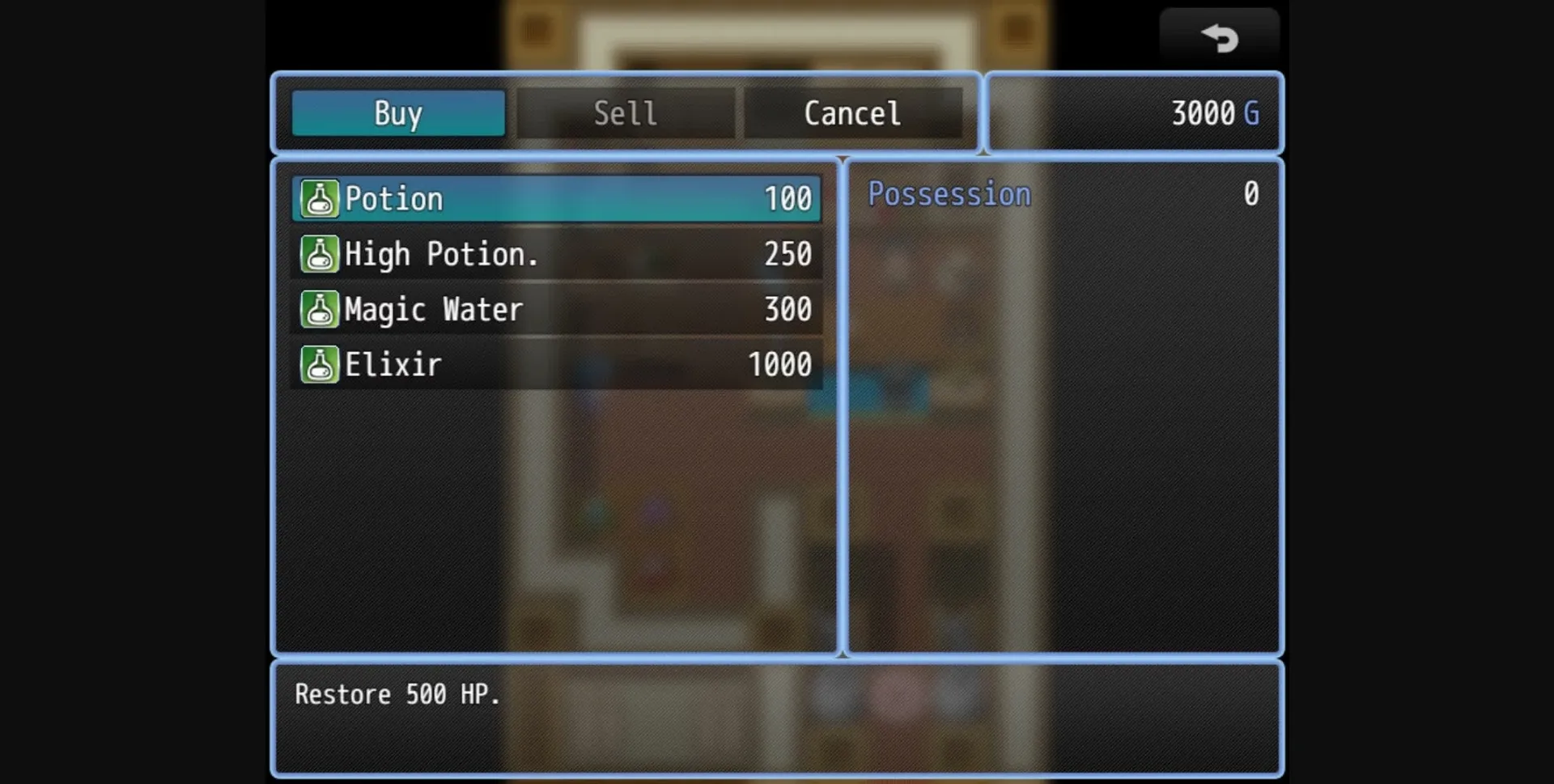The height and width of the screenshot is (784, 1554).
Task: Click the High Potion flask icon
Action: (320, 254)
